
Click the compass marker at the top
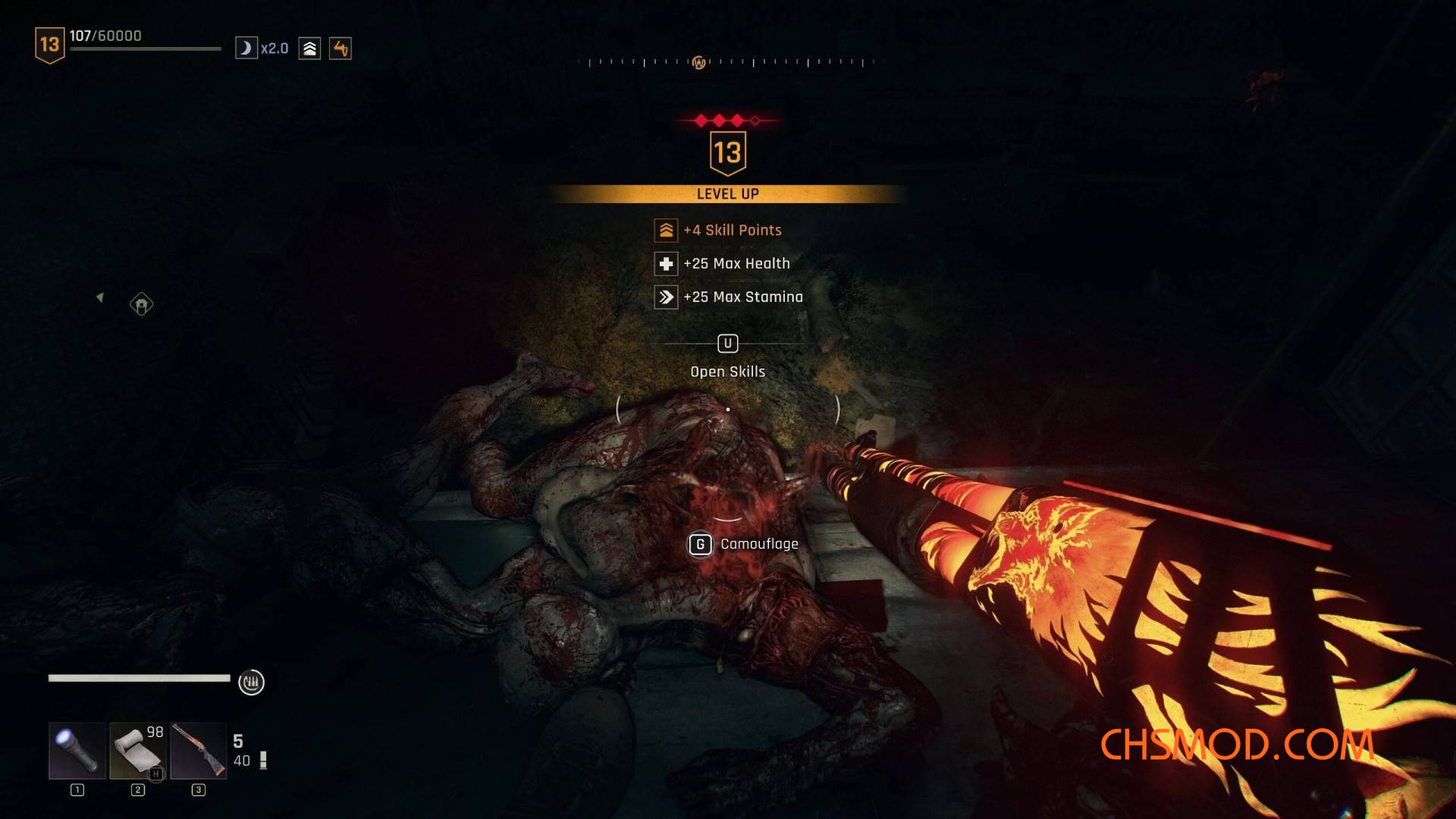coord(698,62)
